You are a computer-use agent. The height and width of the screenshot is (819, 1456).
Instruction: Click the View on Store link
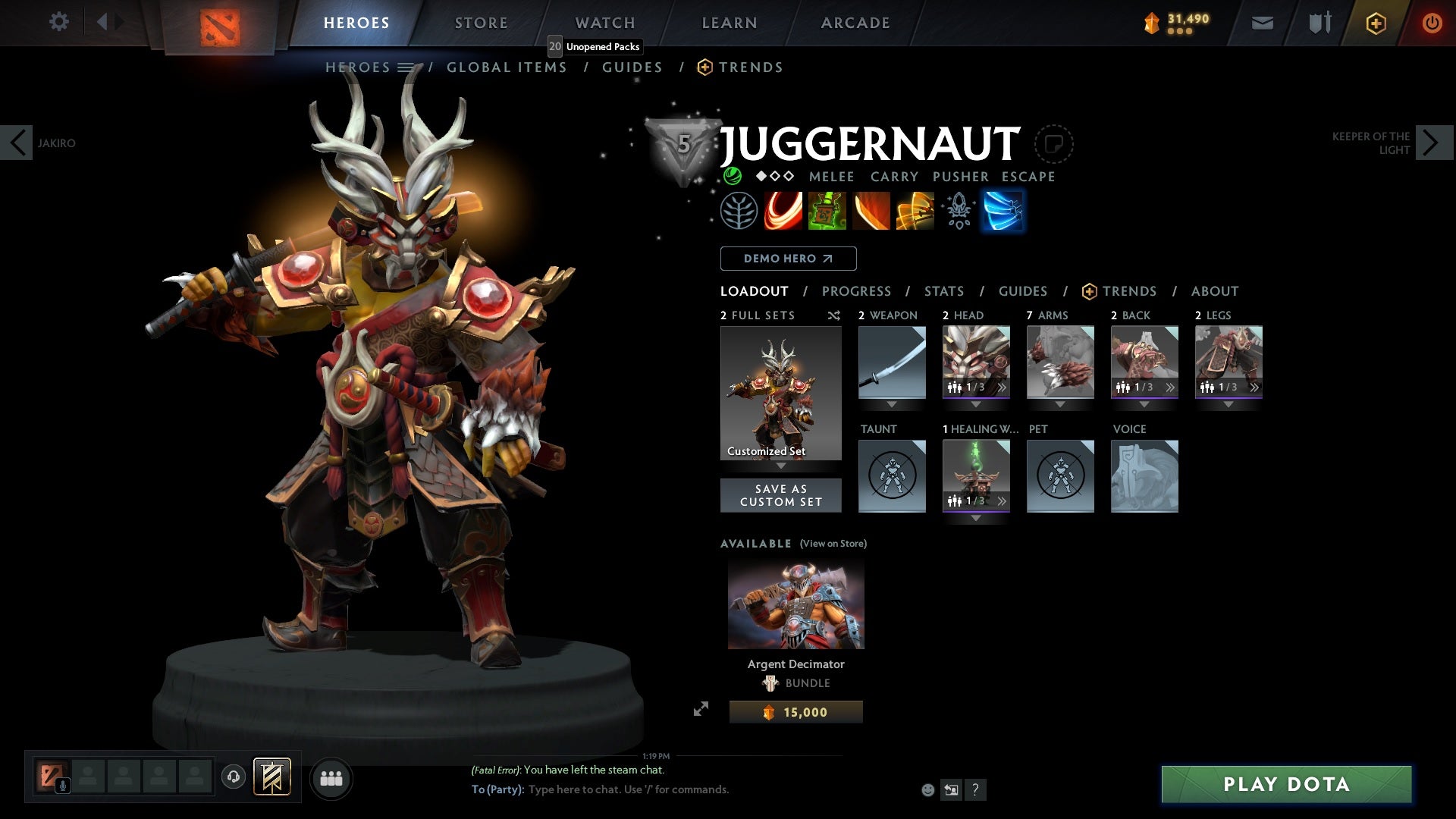click(833, 544)
